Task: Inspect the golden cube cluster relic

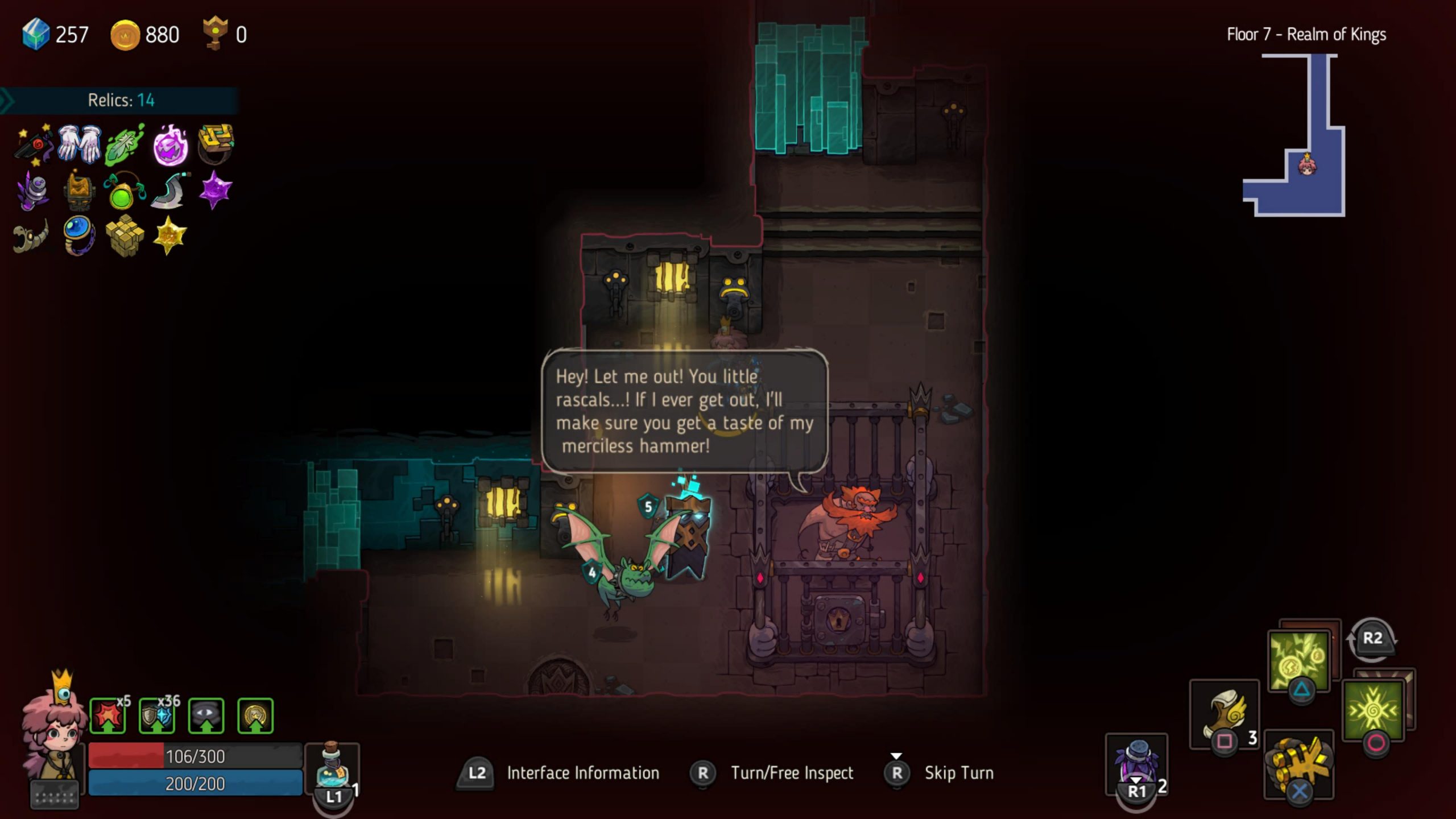Action: (124, 235)
